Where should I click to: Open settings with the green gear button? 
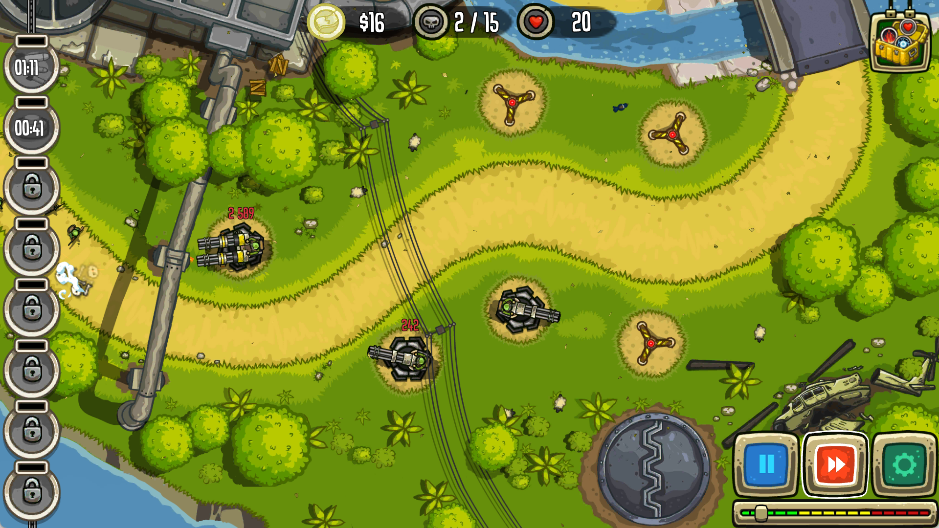click(904, 464)
